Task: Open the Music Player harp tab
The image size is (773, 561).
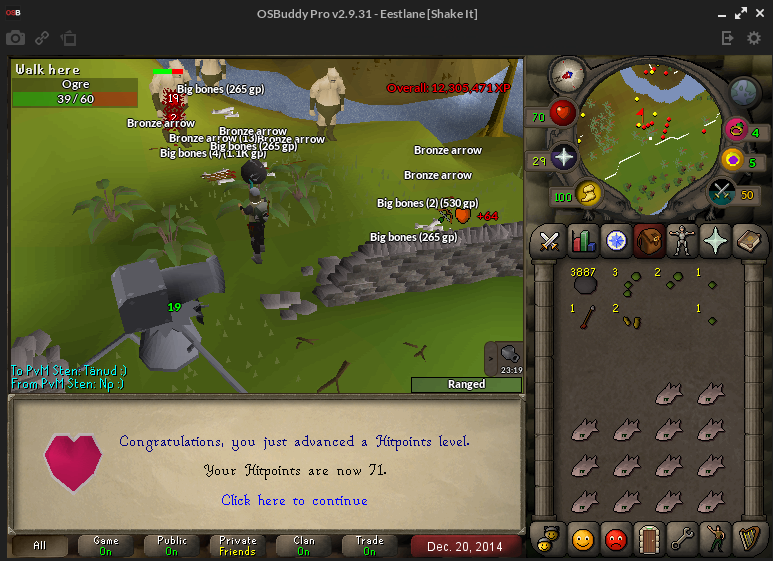Action: pos(749,539)
